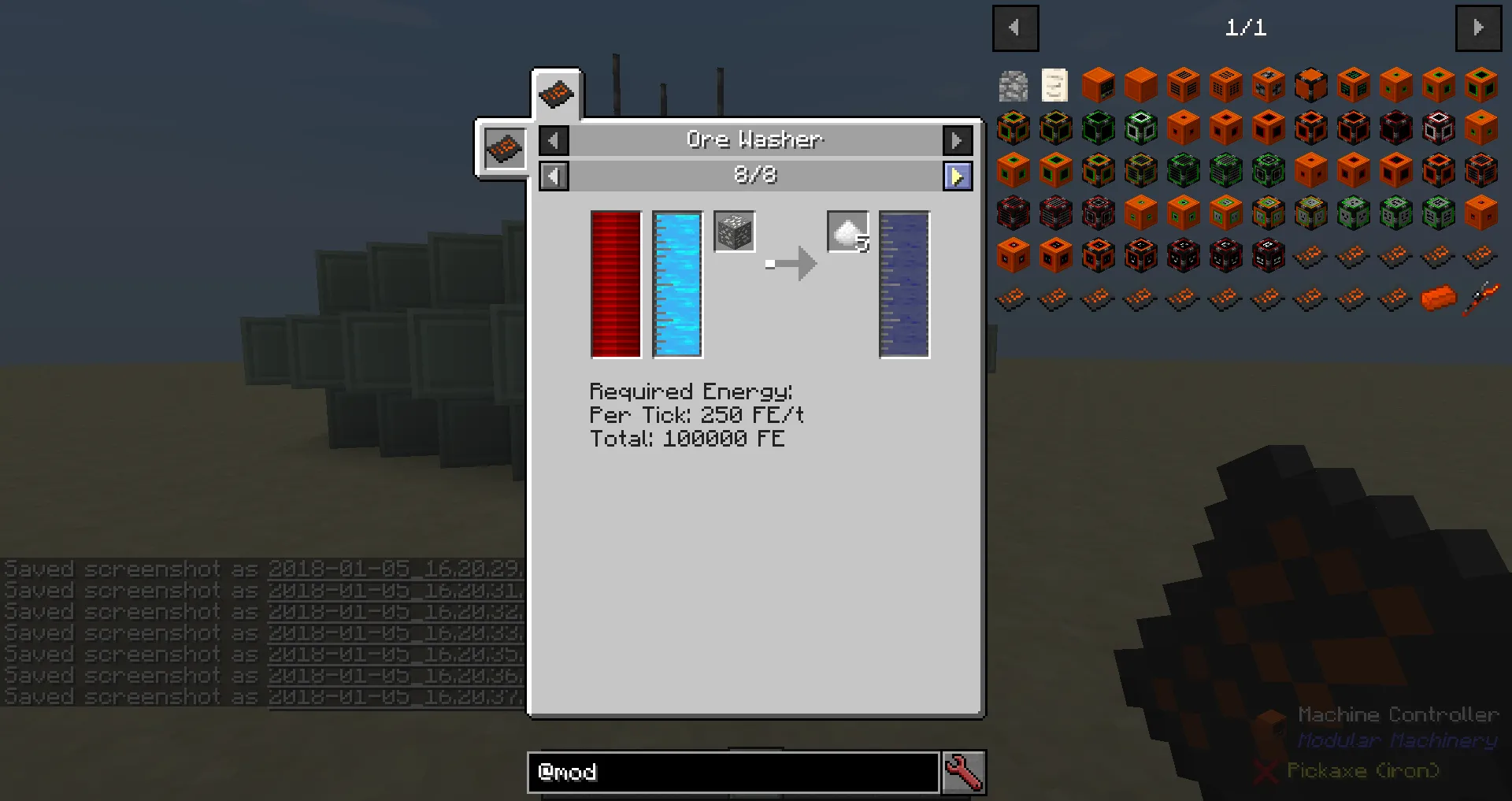
Task: Click the red energy gauge bar
Action: point(615,284)
